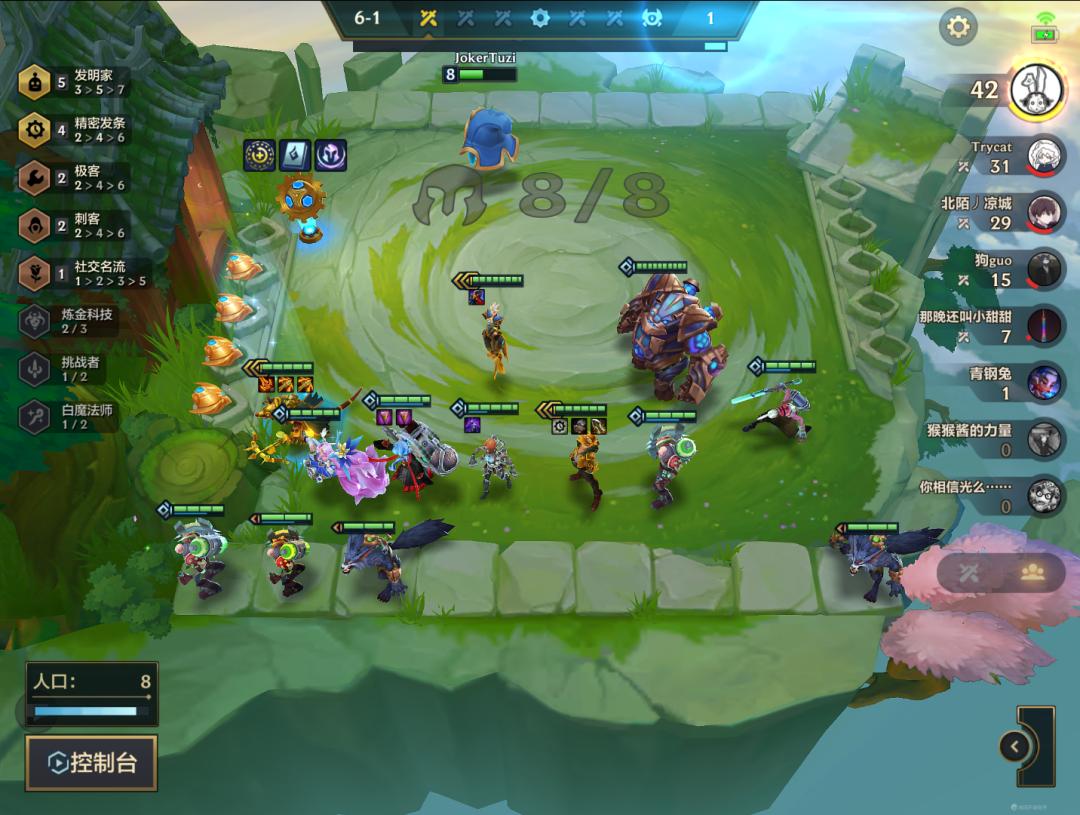The image size is (1080, 815).
Task: Click your own avatar with 42 health
Action: [1037, 90]
